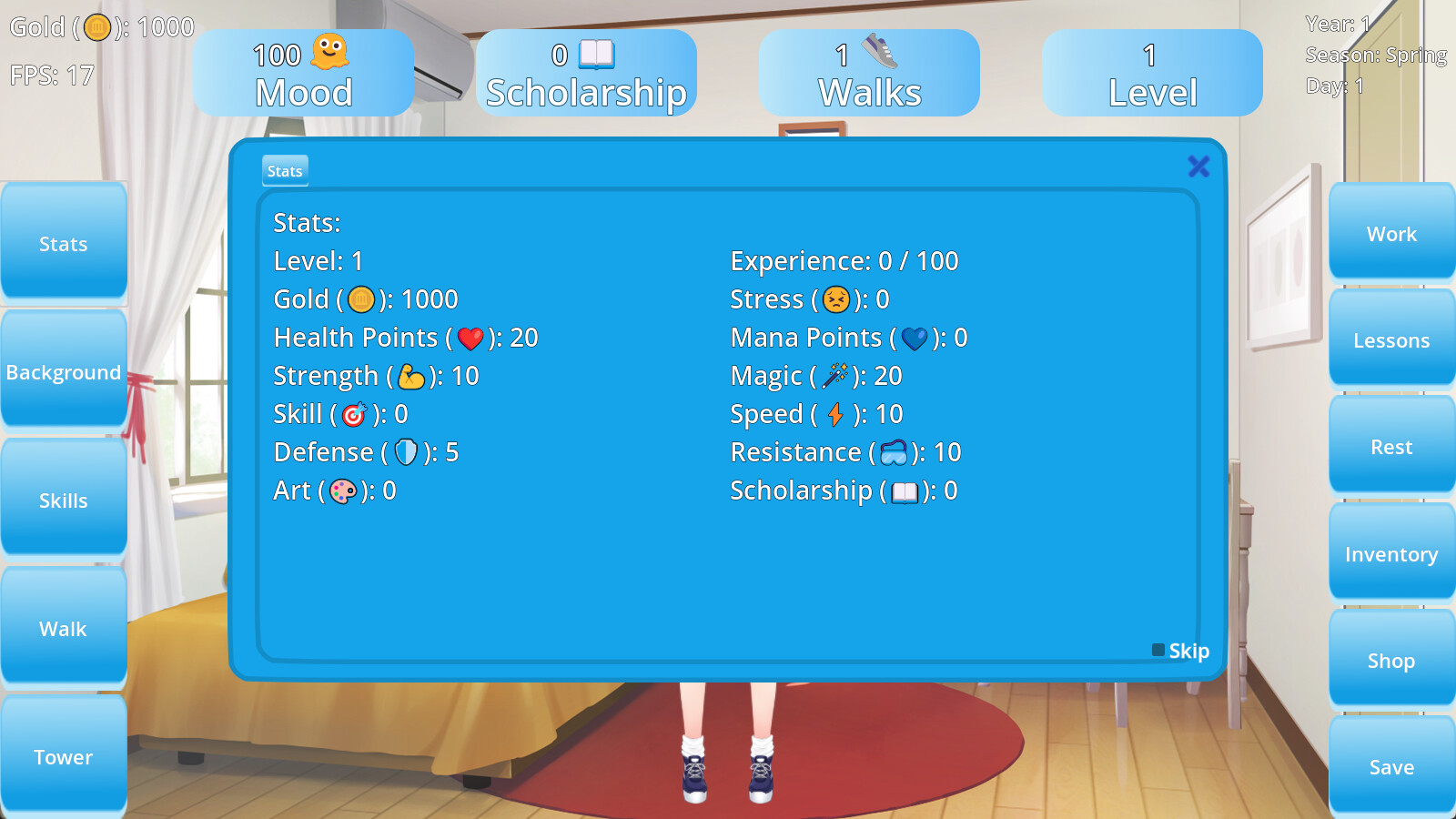Viewport: 1456px width, 819px height.
Task: Click the heart icon next to Health Points
Action: click(469, 337)
